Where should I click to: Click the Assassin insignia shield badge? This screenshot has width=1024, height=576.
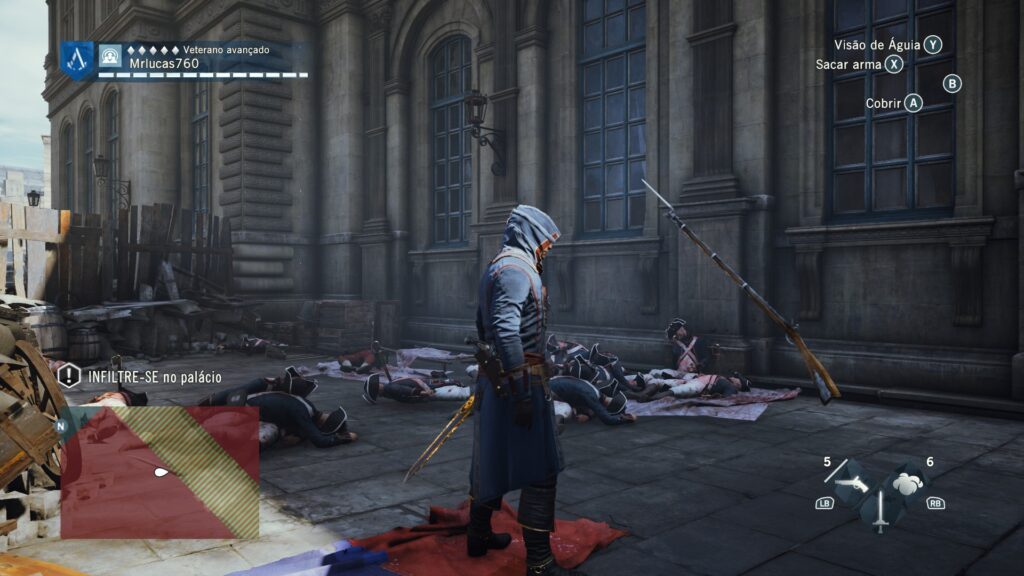(x=77, y=60)
